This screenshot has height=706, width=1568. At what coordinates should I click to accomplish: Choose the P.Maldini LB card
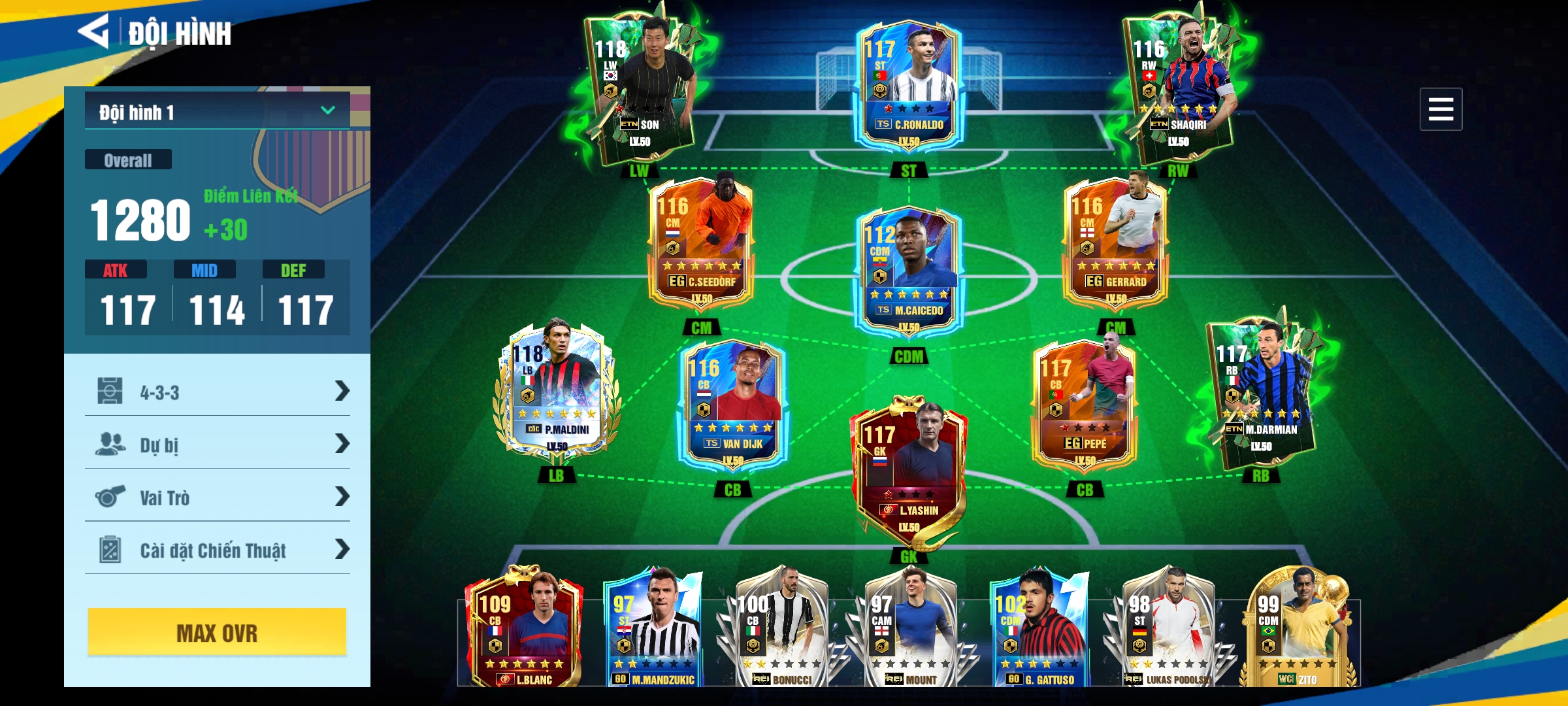click(556, 392)
